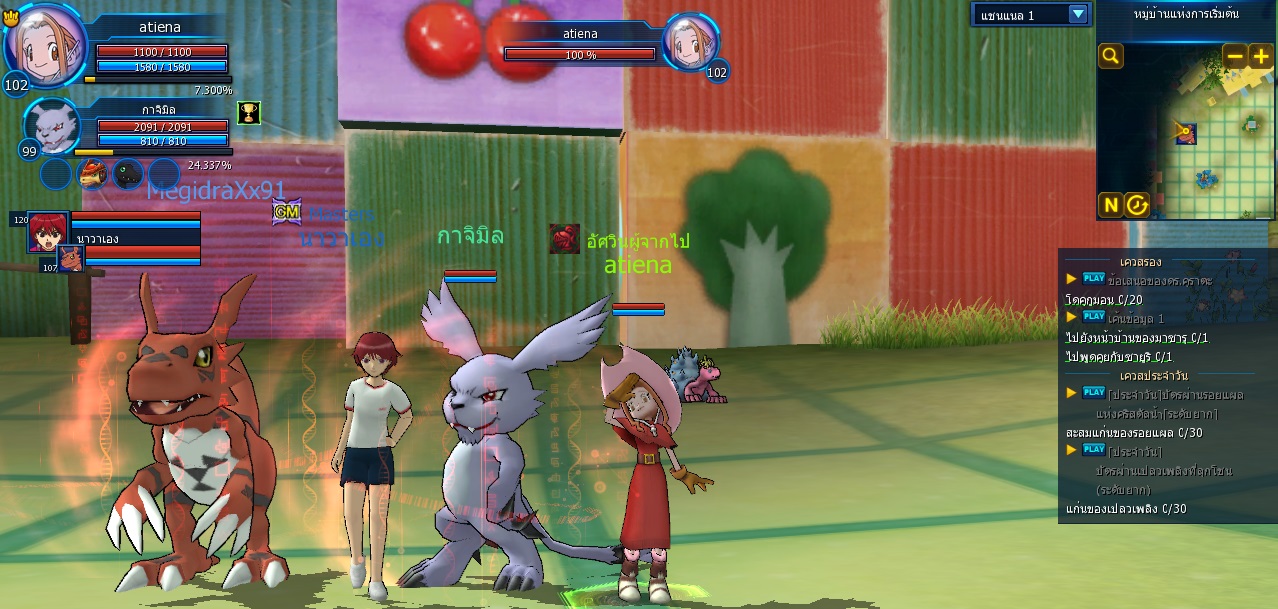Play the ข้อเสนอของดร.คุราตะ quest
Screen dimensions: 1278x609
pyautogui.click(x=1093, y=279)
